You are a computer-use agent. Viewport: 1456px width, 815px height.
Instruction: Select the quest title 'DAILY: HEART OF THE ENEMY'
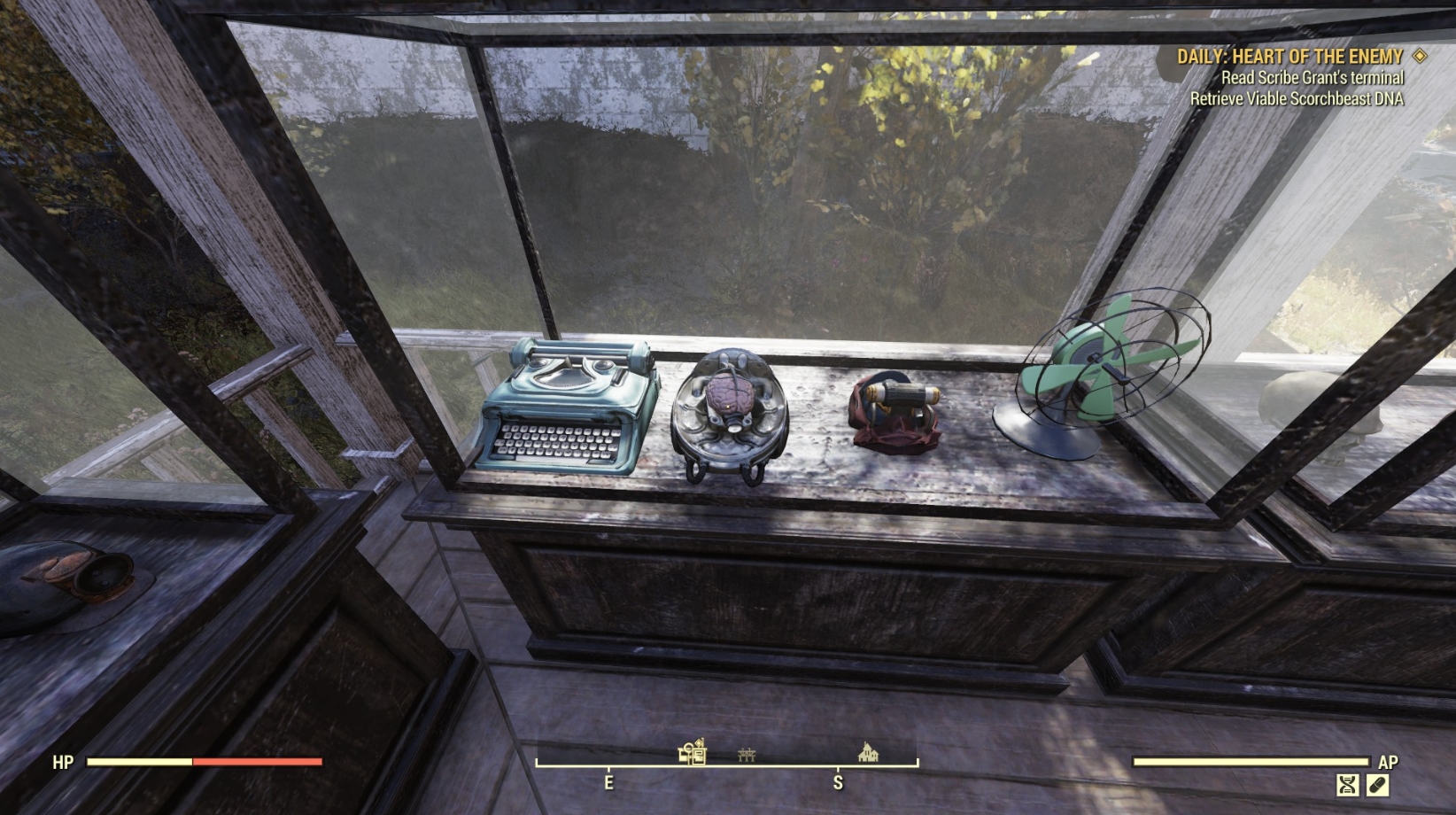click(1289, 57)
